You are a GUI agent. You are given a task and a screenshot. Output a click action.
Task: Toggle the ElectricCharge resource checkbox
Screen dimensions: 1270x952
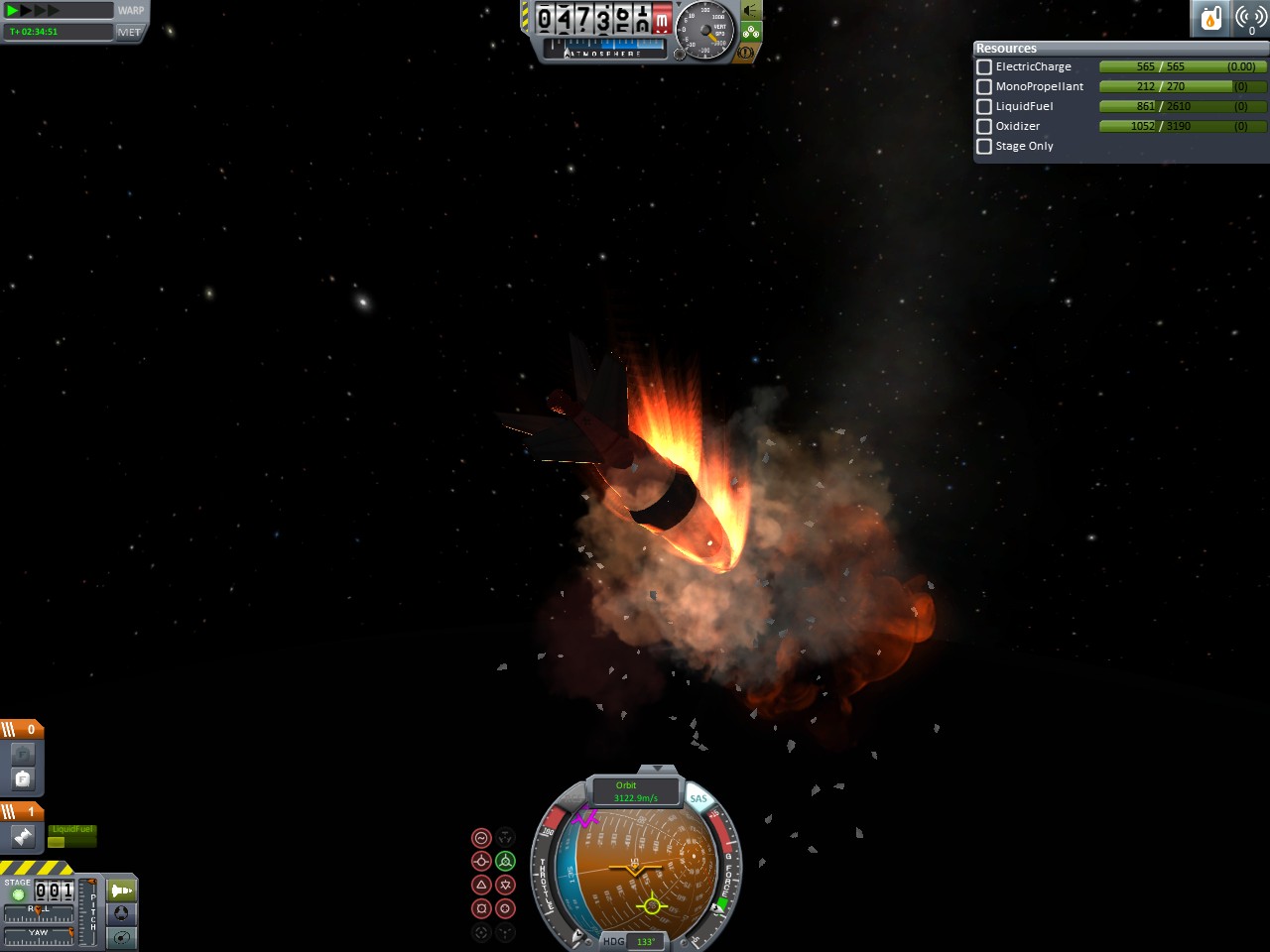pyautogui.click(x=984, y=67)
